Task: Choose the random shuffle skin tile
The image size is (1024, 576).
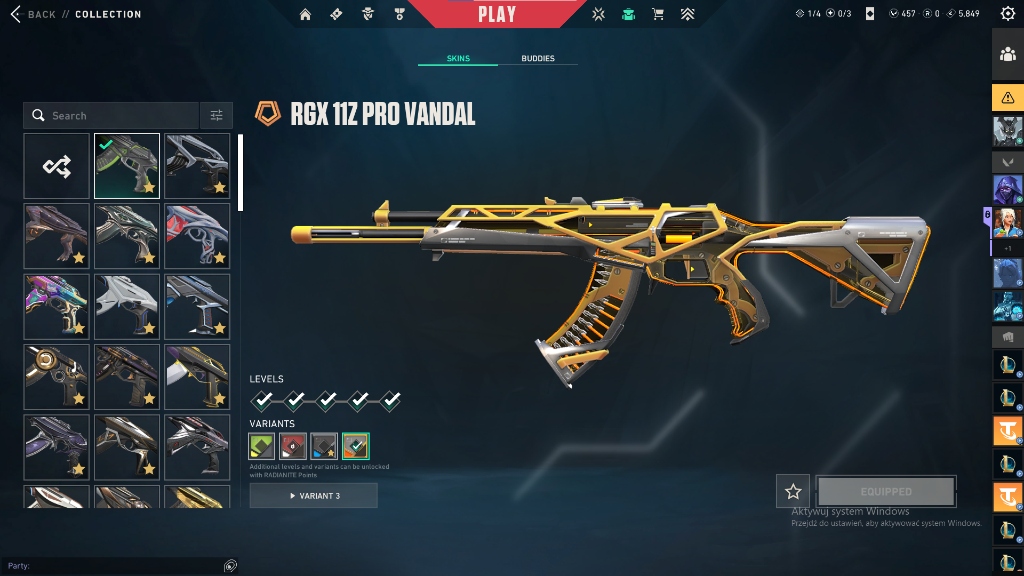Action: click(x=57, y=166)
